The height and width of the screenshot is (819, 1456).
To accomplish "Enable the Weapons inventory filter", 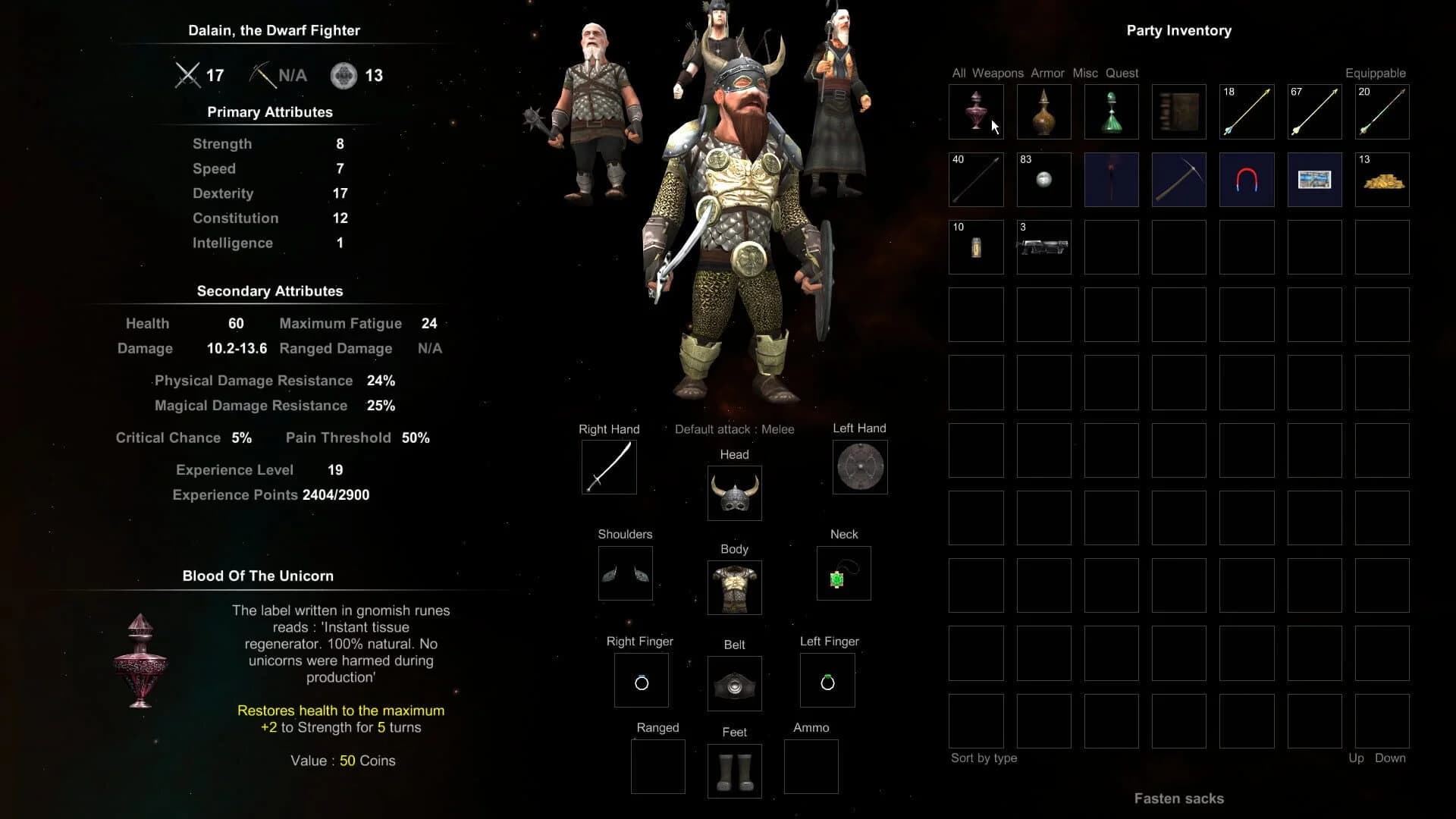I will [x=997, y=73].
